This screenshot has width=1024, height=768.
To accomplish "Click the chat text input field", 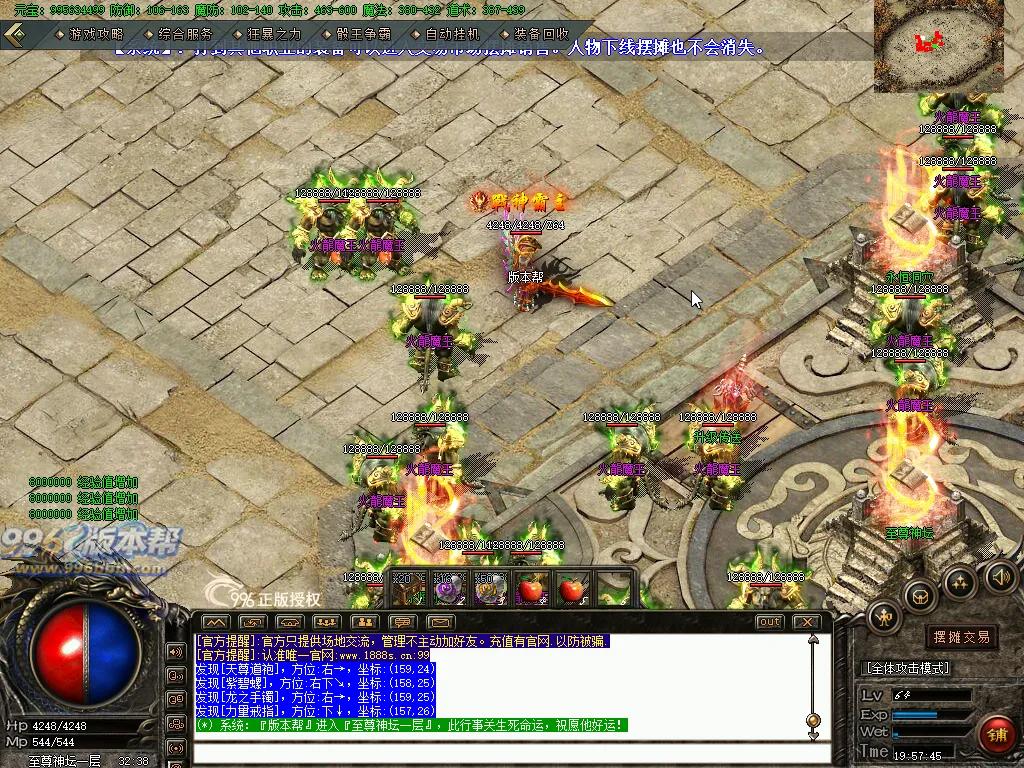I will pos(500,752).
